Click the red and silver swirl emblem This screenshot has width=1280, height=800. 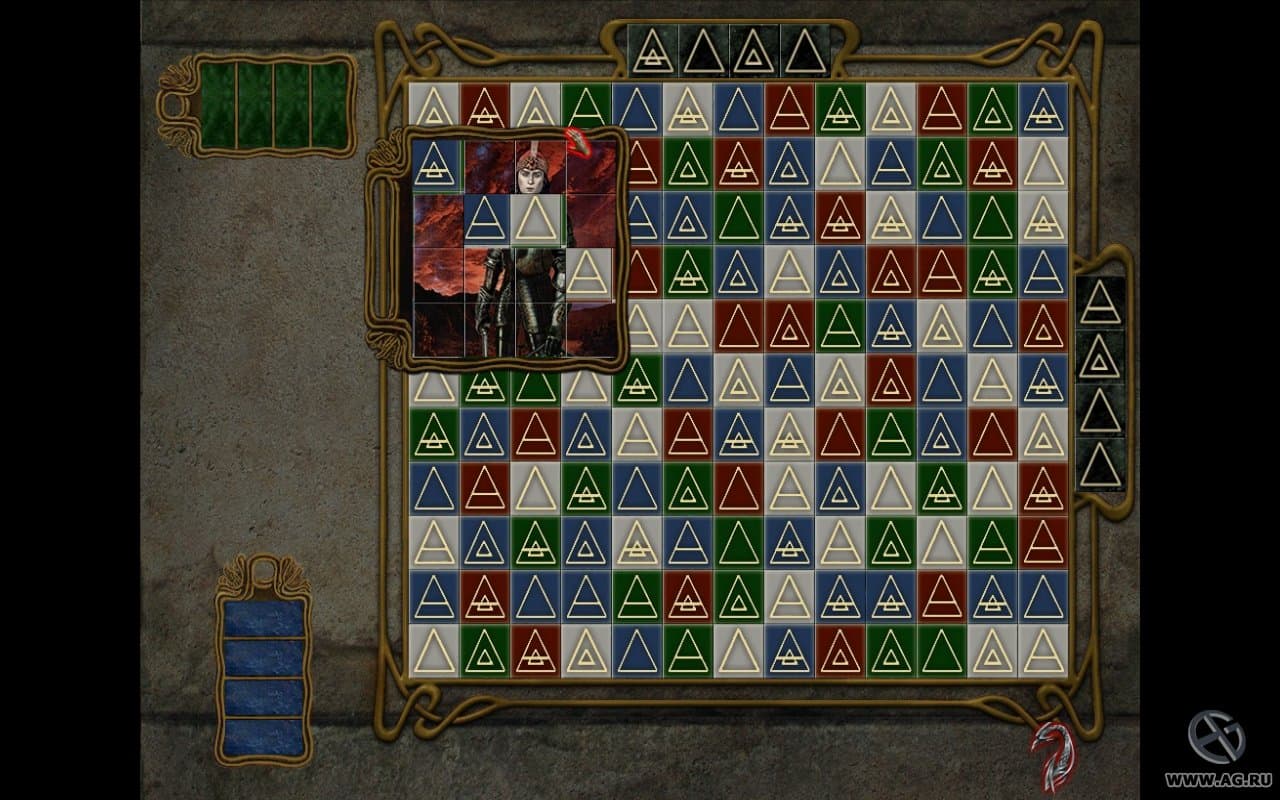(x=1053, y=755)
